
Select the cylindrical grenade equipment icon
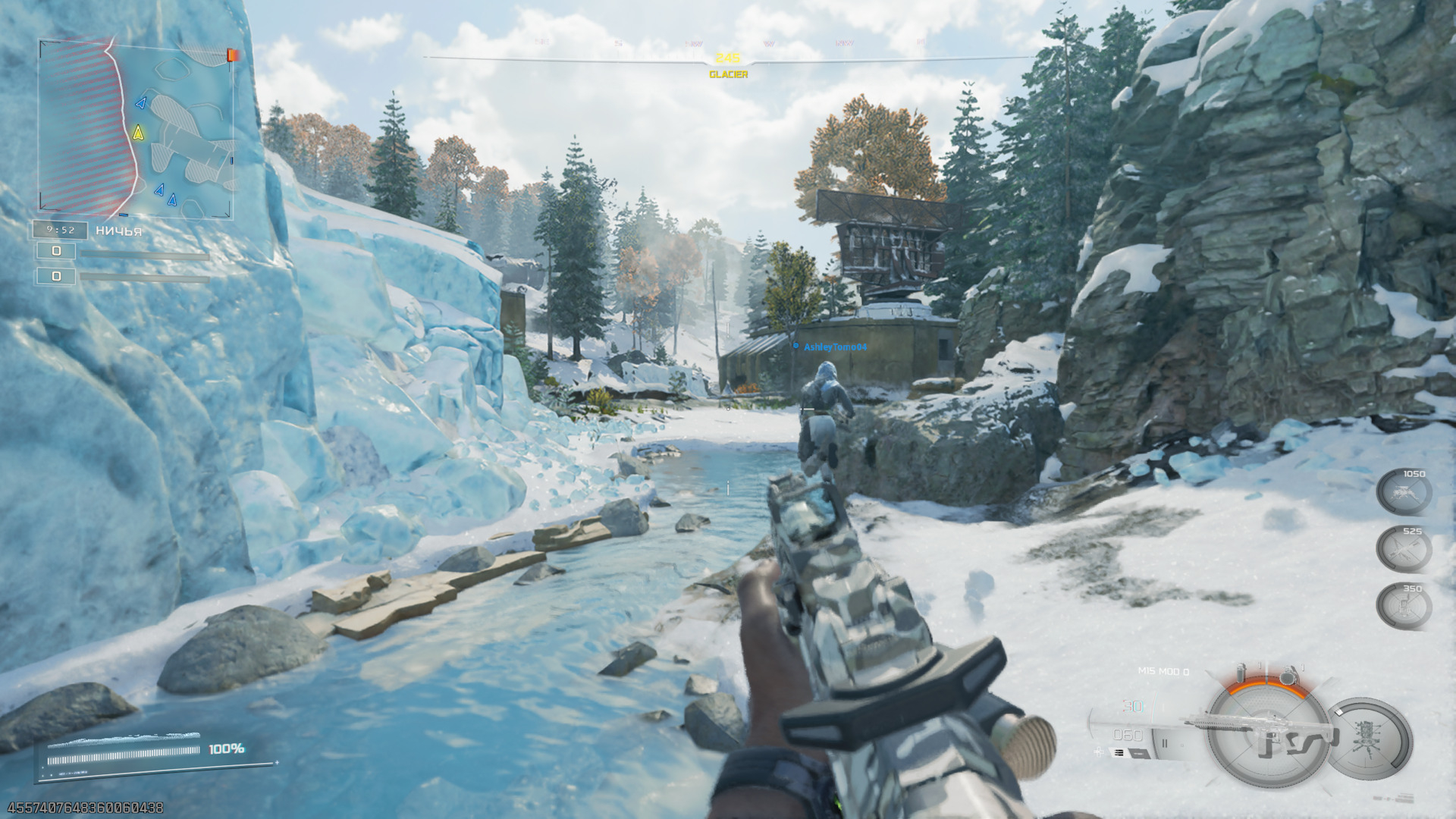point(1241,672)
